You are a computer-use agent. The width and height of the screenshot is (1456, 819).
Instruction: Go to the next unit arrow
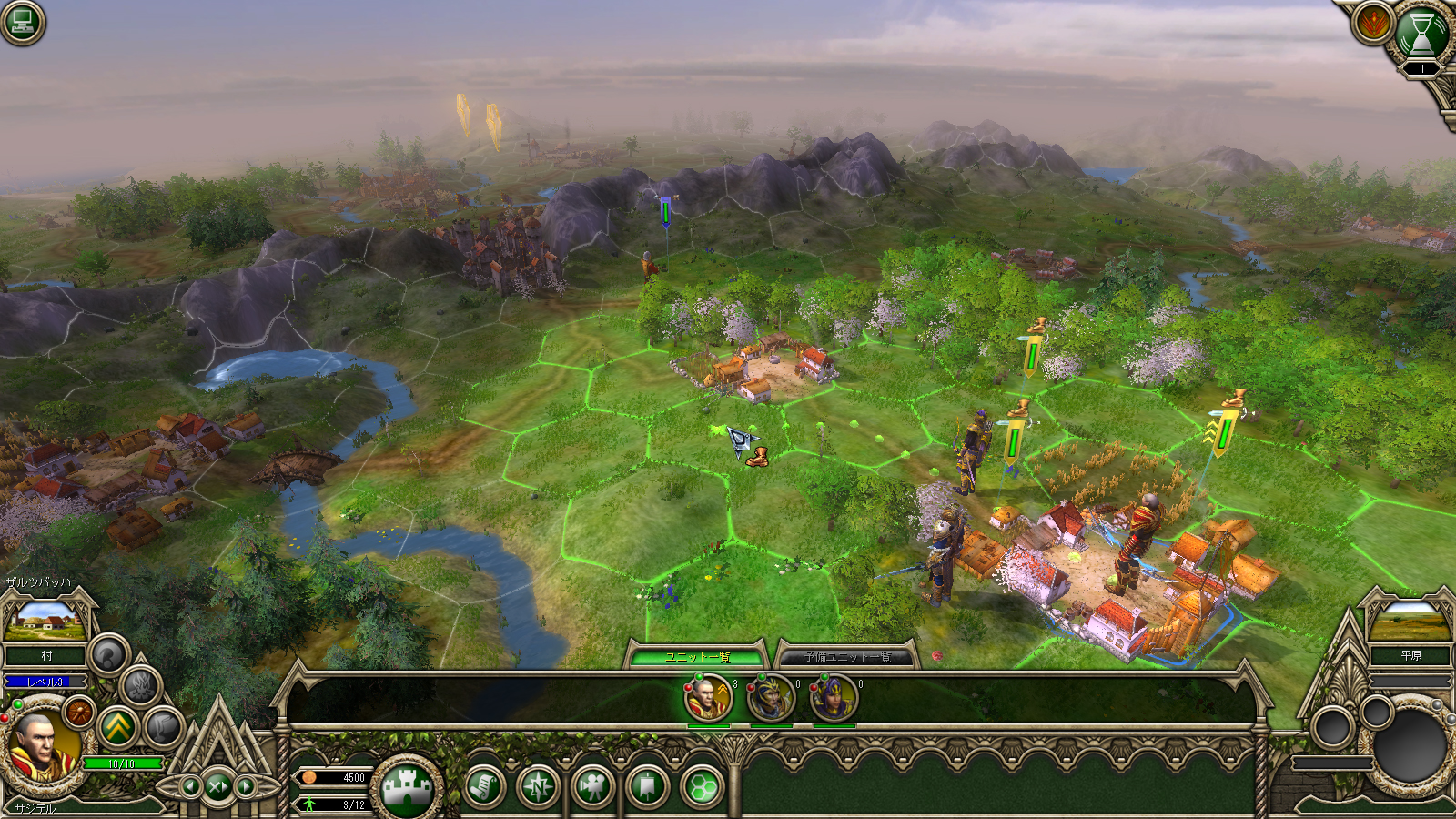(246, 785)
